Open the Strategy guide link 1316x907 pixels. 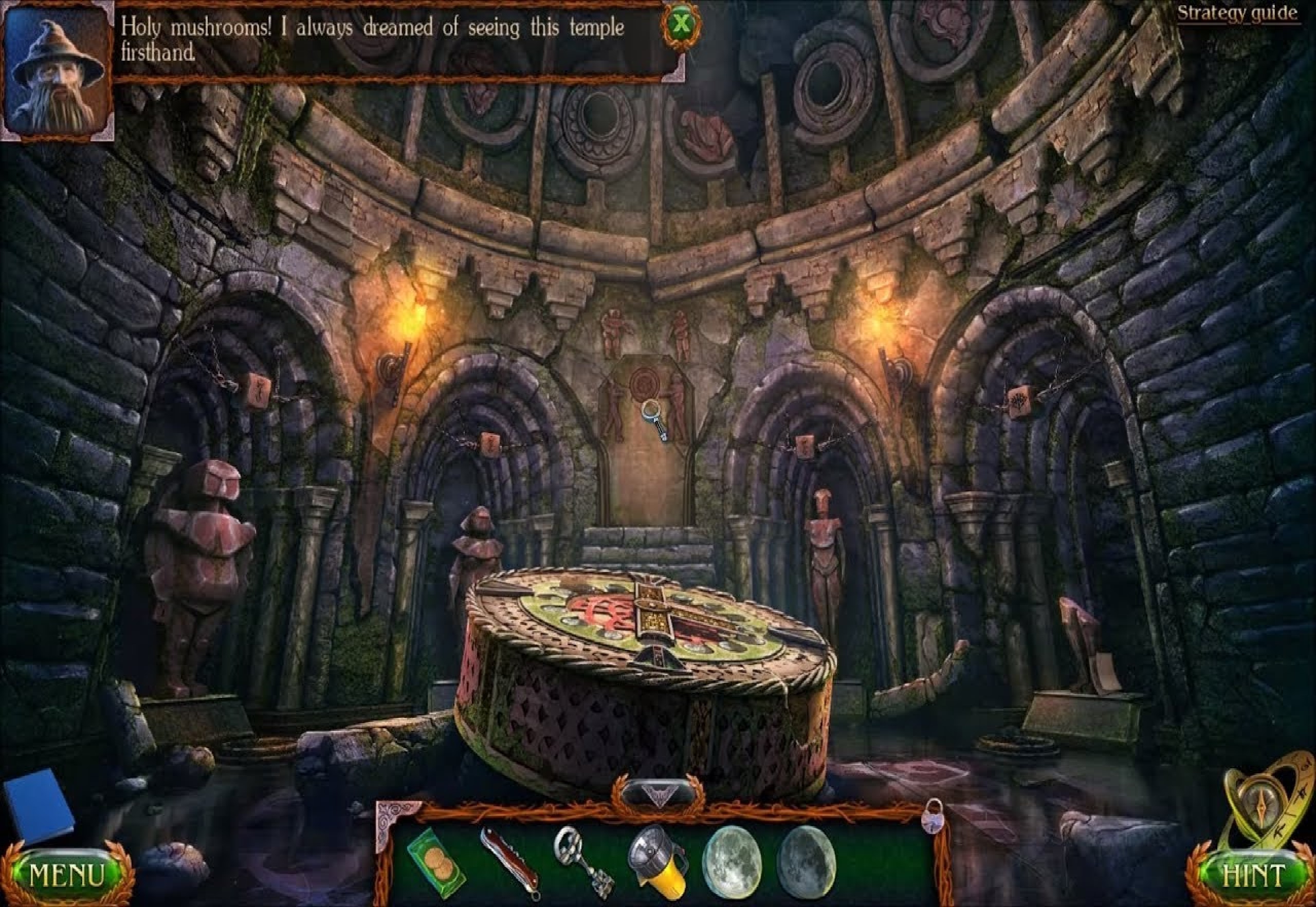1237,13
